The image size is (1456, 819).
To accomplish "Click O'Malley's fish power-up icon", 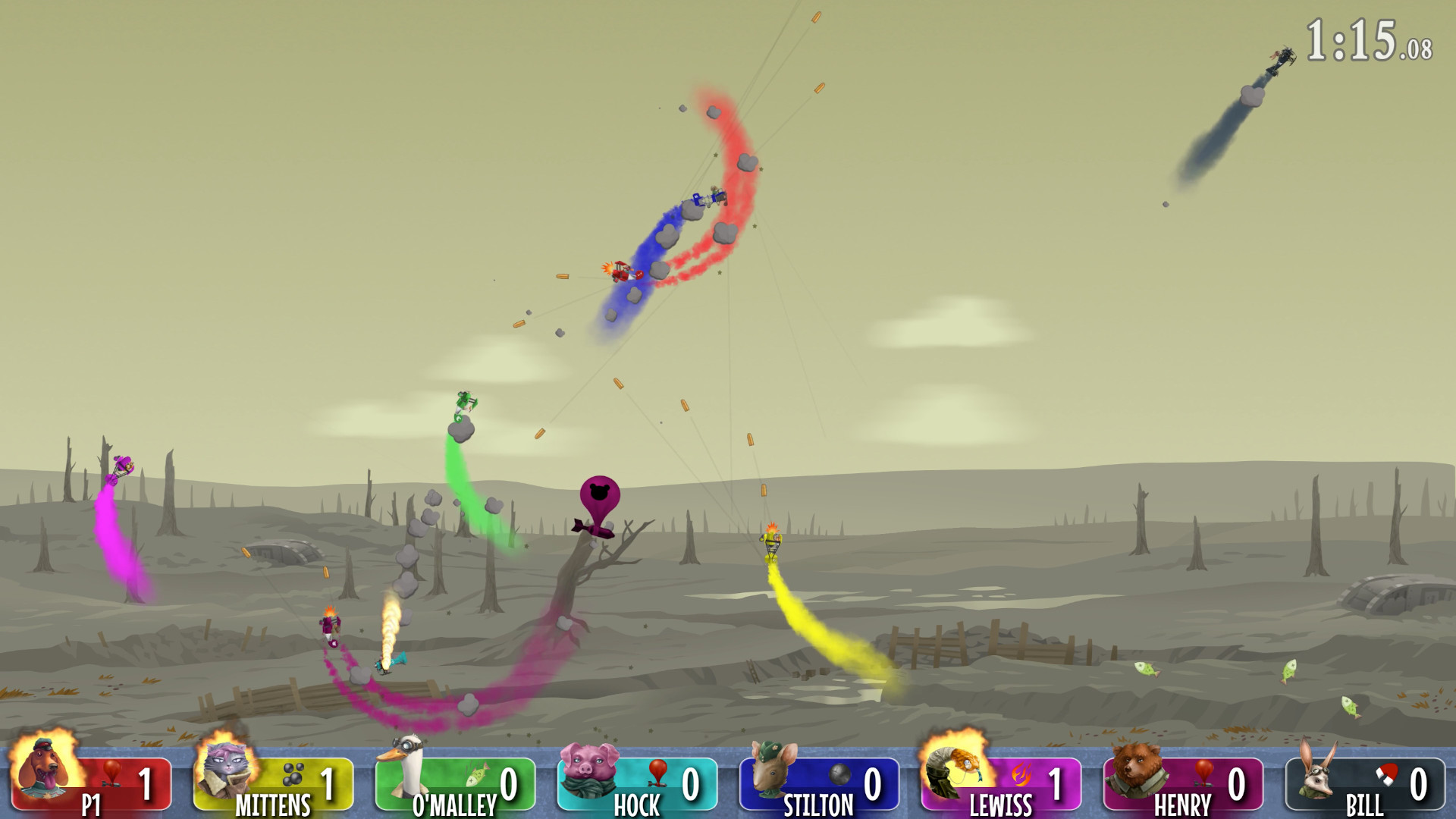I will coord(477,776).
